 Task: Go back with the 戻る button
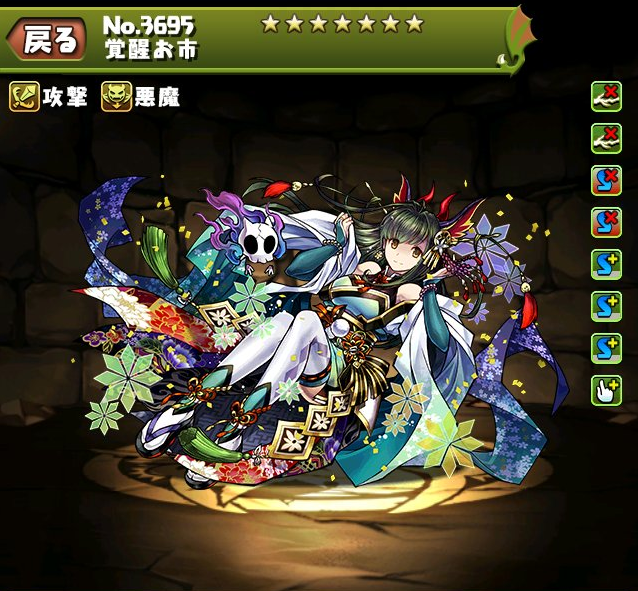(45, 39)
